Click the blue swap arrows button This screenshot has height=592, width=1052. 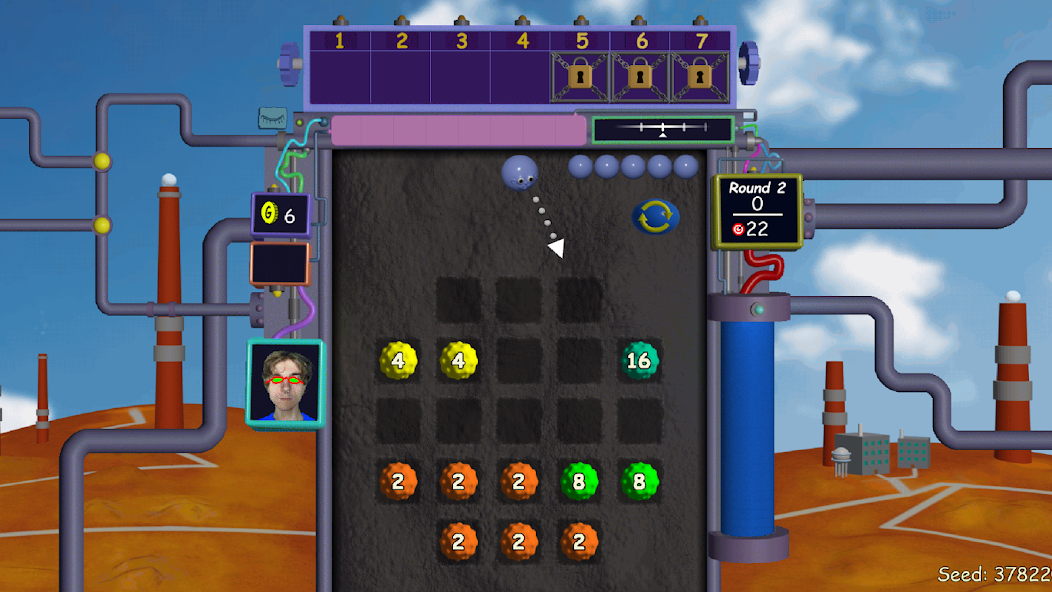pos(655,216)
